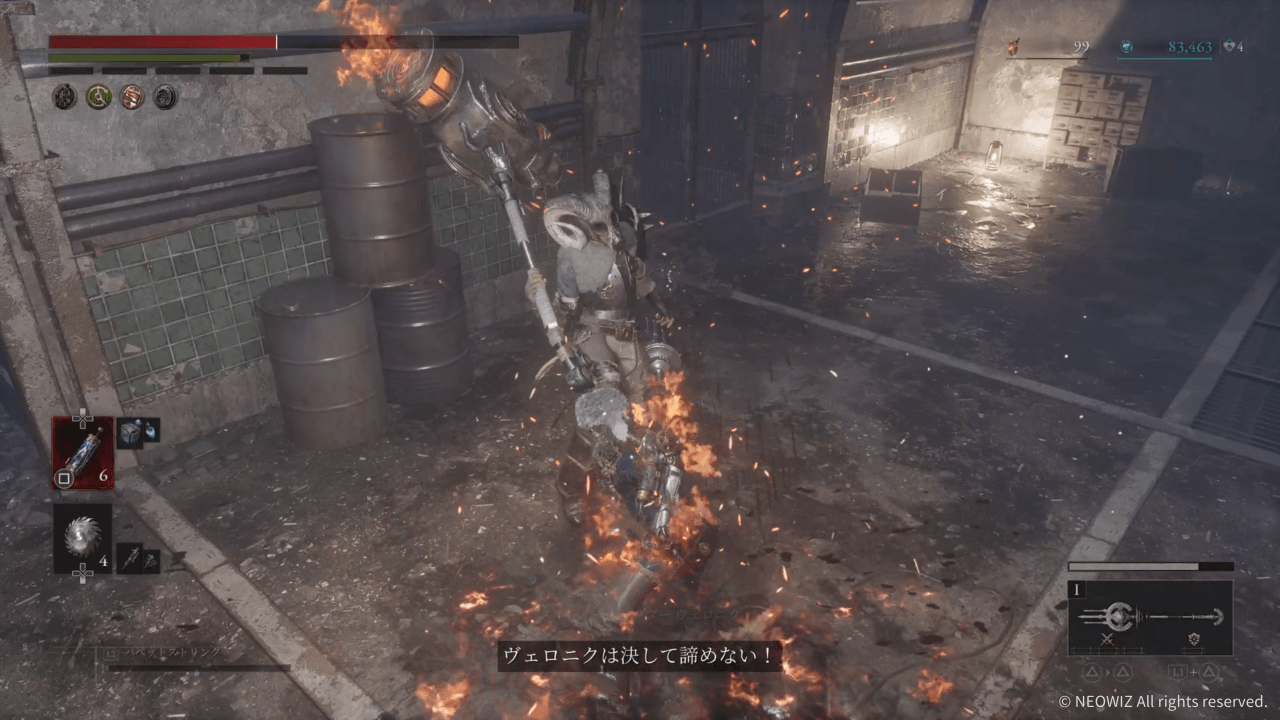The image size is (1280, 720).
Task: Select the Pulse Cell belt slot
Action: [x=83, y=452]
